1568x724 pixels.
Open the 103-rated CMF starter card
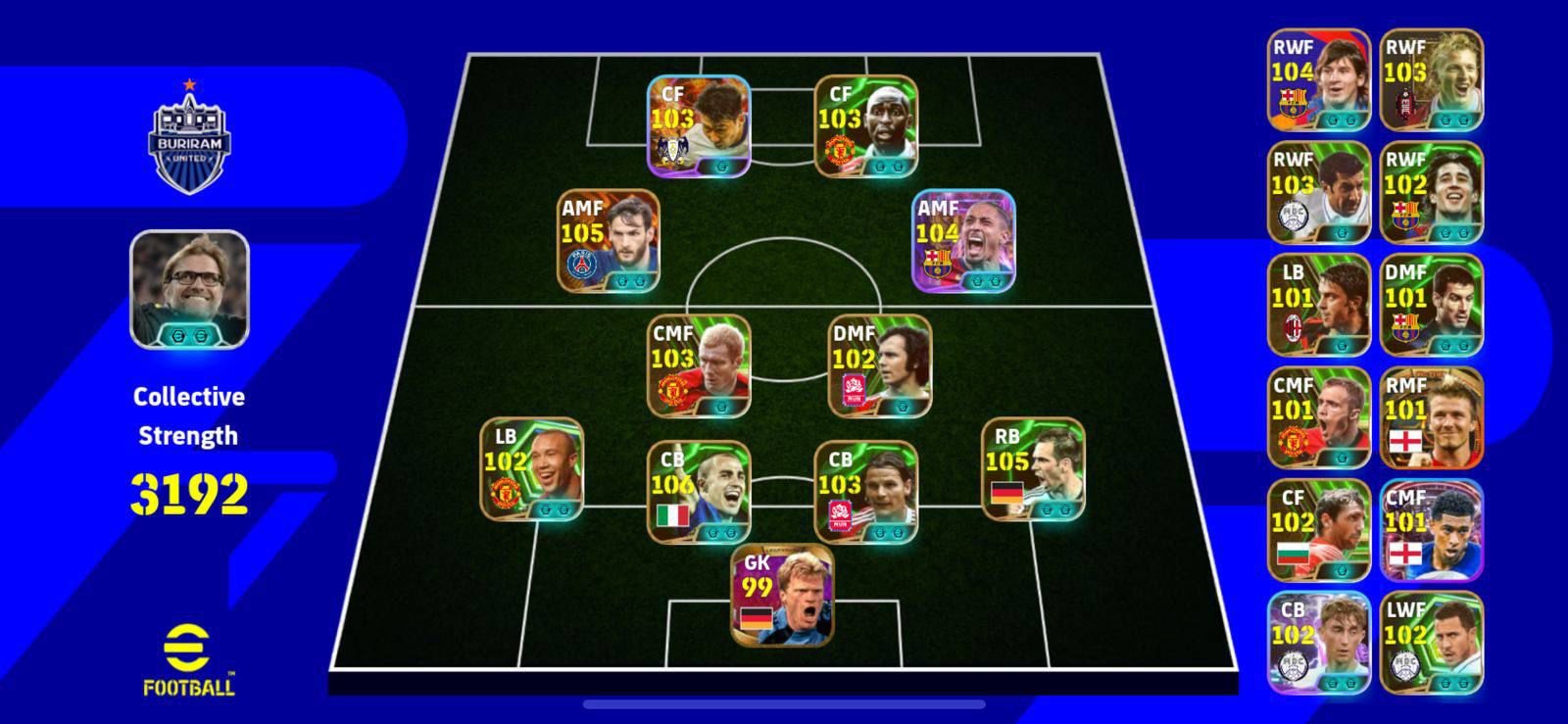click(699, 365)
